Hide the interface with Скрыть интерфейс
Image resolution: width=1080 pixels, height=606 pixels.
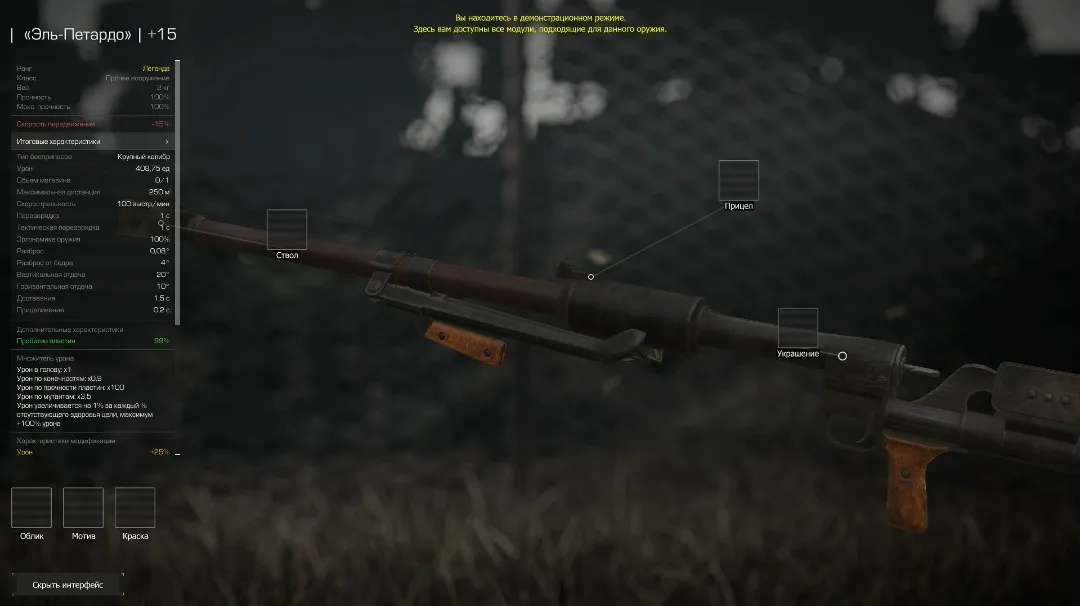coord(68,585)
